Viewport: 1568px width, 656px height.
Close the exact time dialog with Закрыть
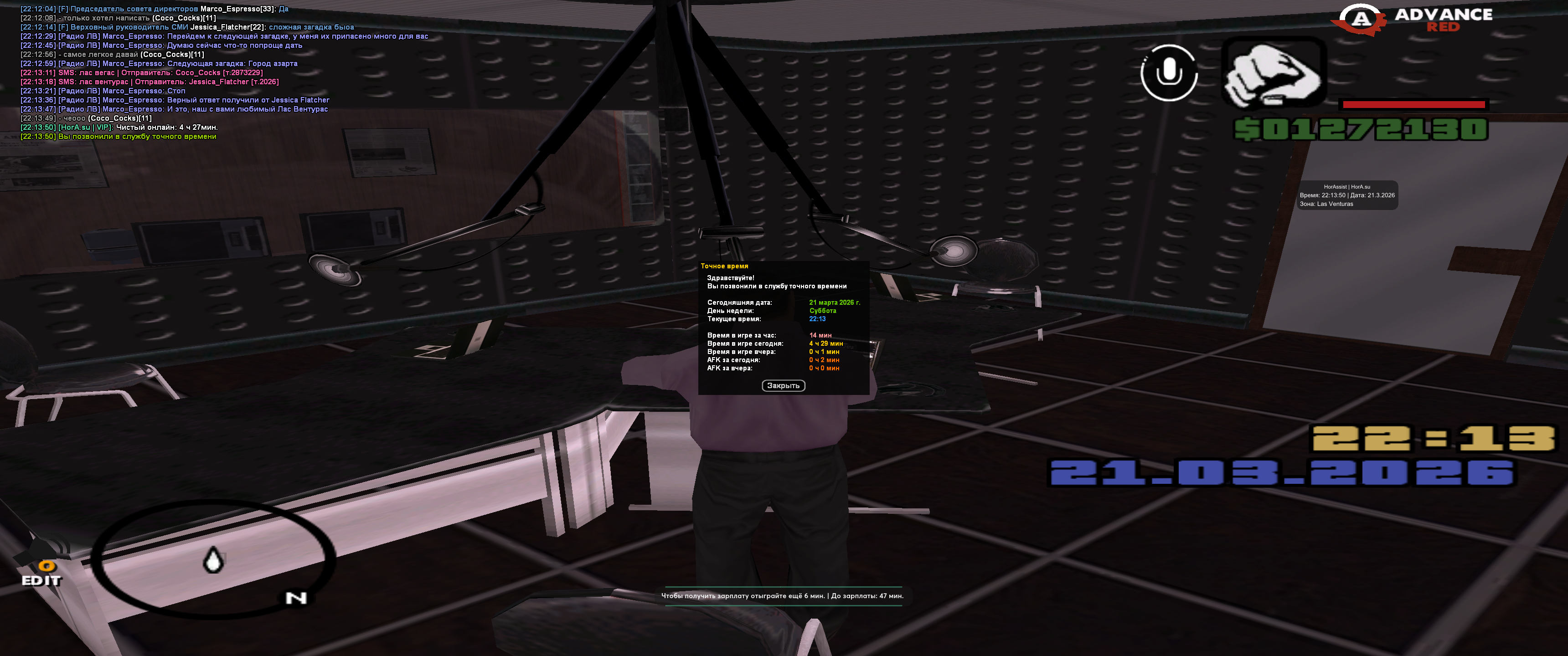click(783, 386)
